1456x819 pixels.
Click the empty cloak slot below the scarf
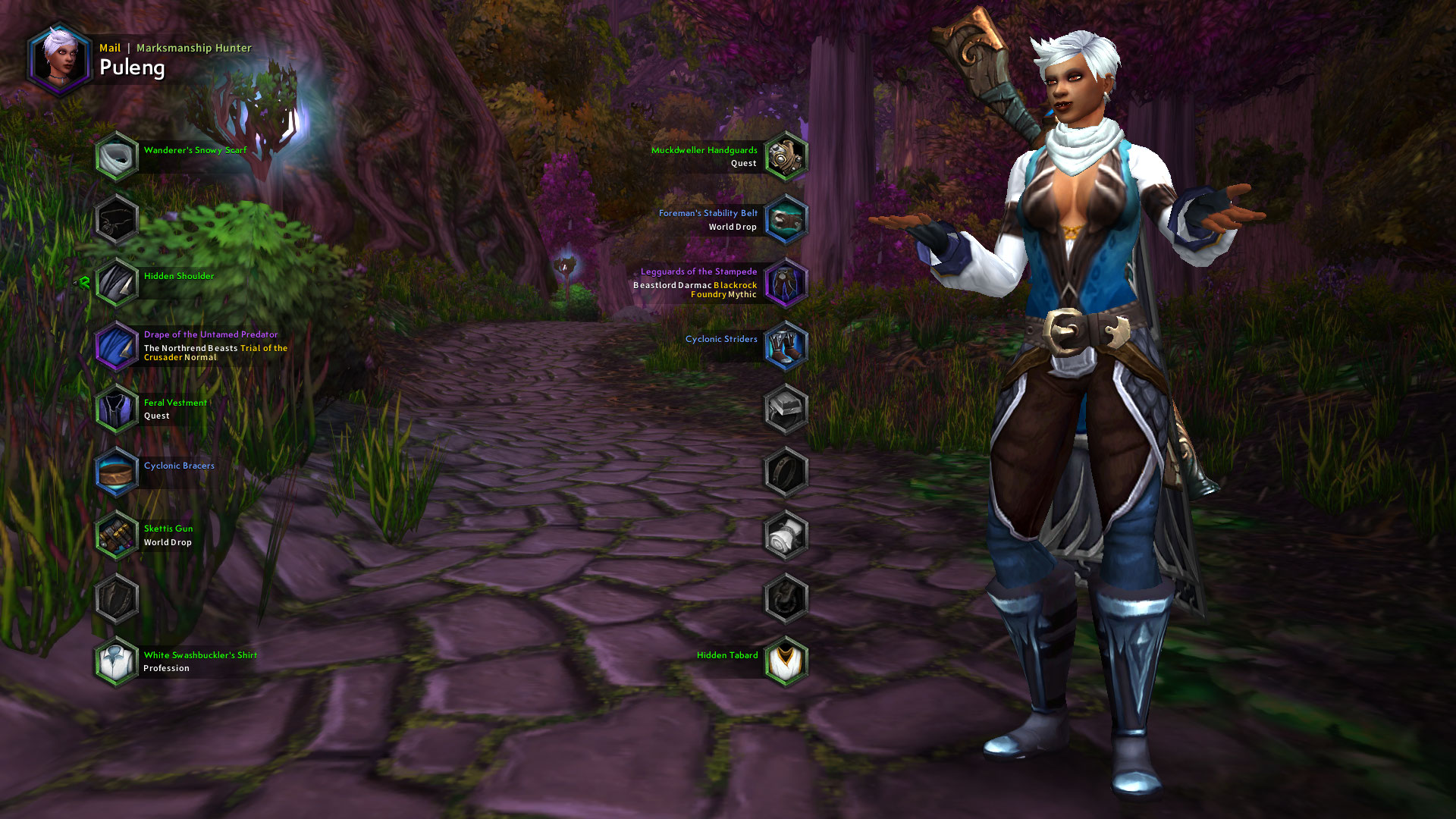[116, 218]
